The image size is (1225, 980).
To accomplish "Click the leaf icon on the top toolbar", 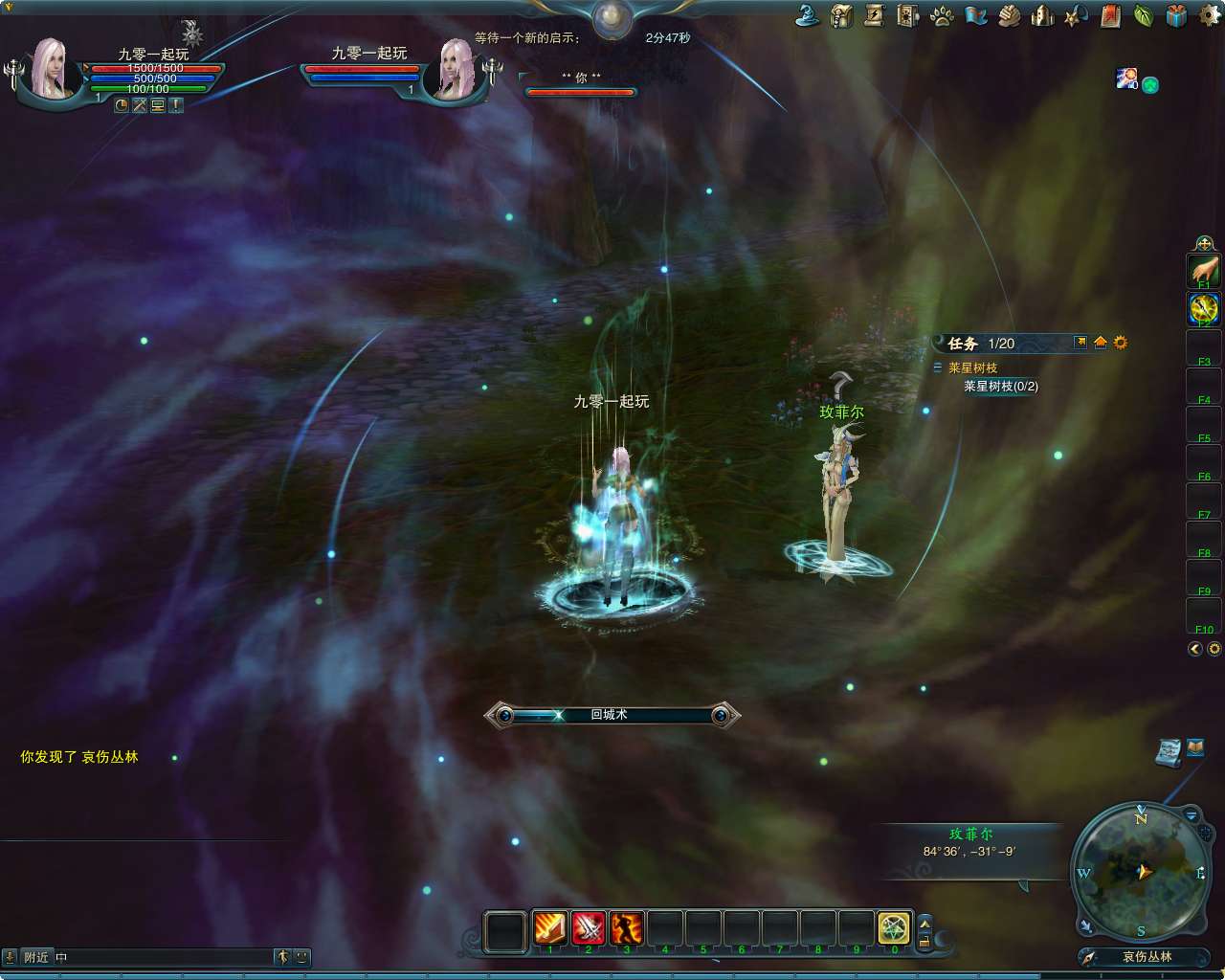I will 1145,14.
